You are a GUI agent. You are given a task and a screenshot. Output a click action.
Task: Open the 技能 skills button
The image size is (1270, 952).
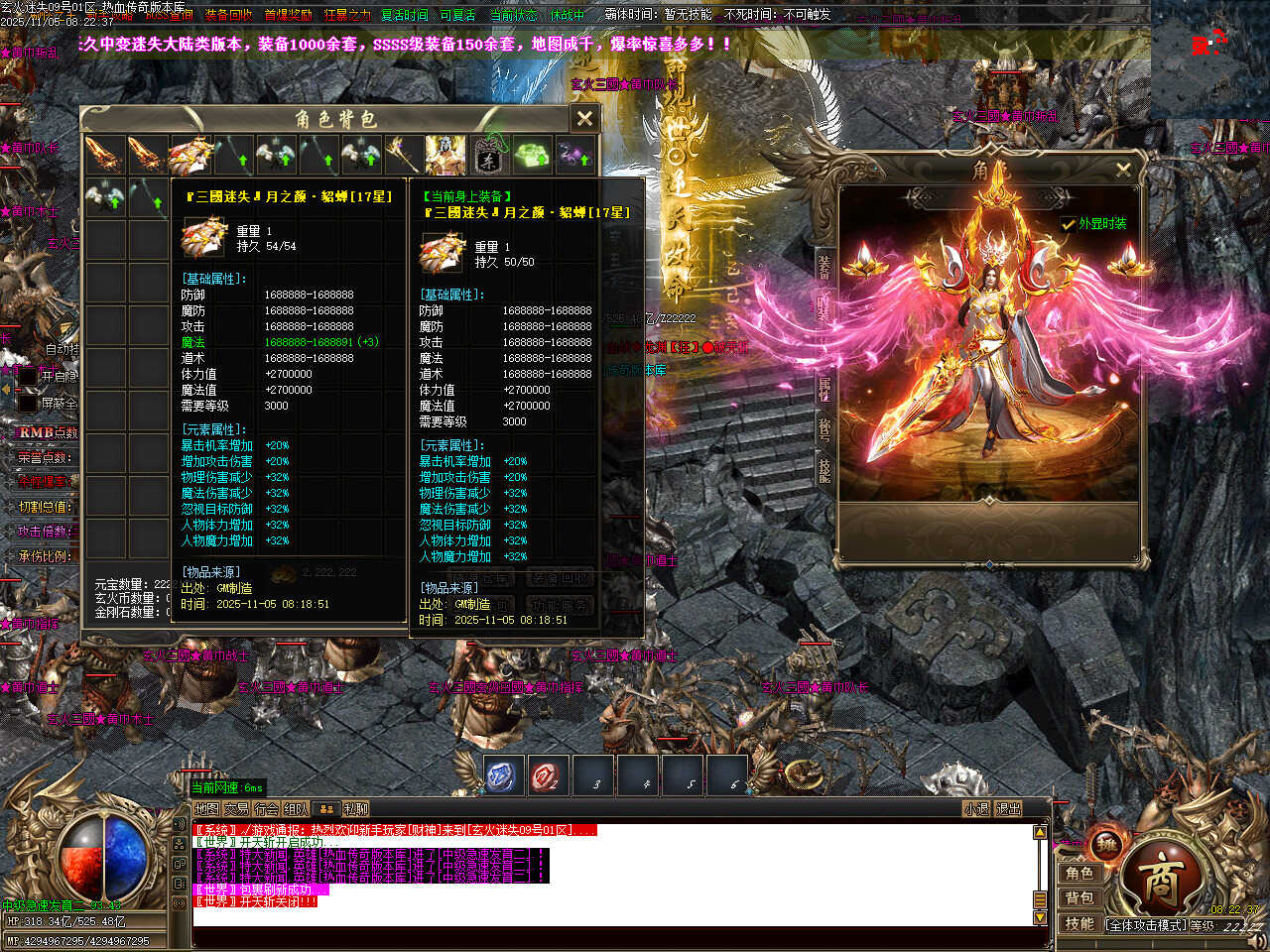[1079, 923]
